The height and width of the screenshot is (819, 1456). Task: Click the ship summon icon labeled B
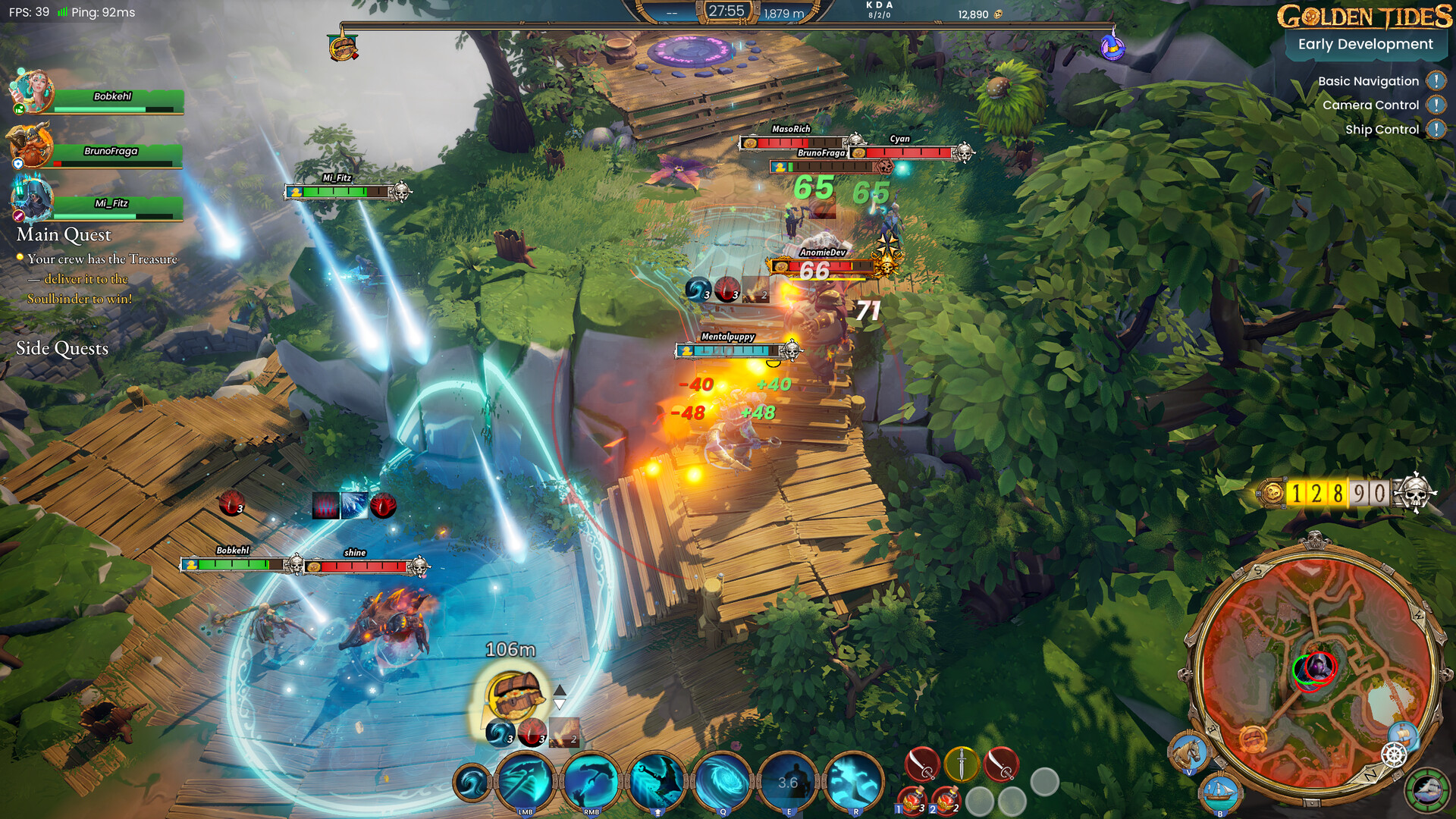[1219, 795]
